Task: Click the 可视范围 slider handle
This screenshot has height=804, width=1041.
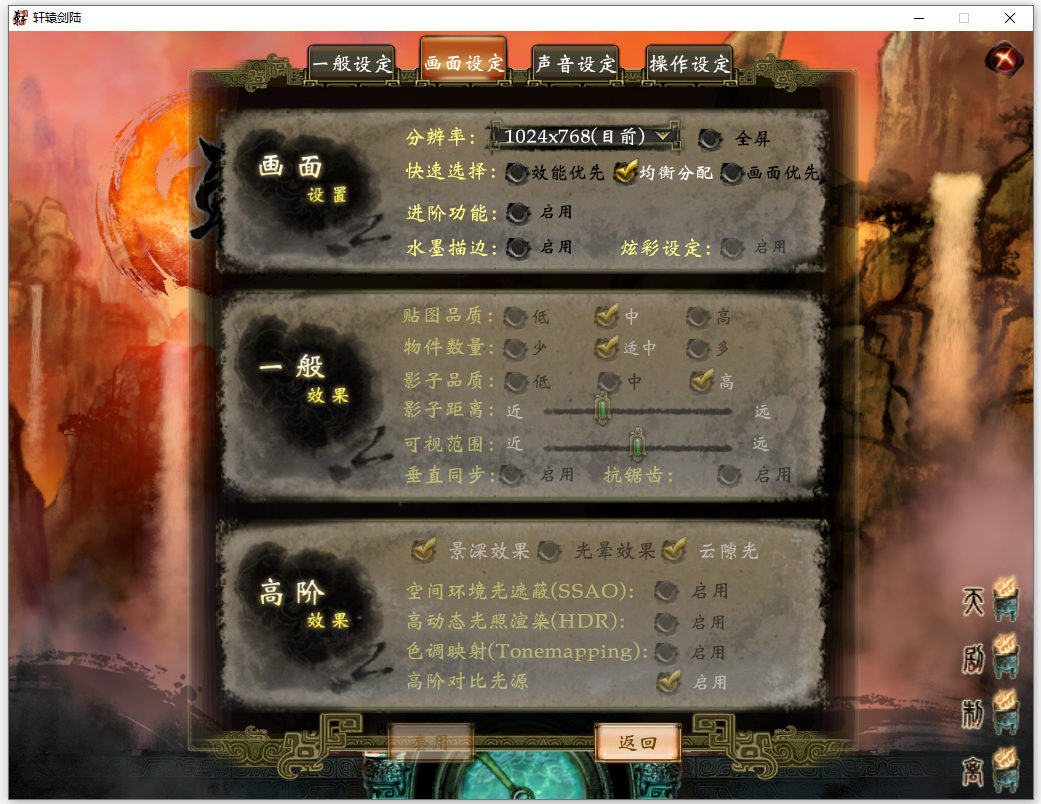Action: point(636,444)
